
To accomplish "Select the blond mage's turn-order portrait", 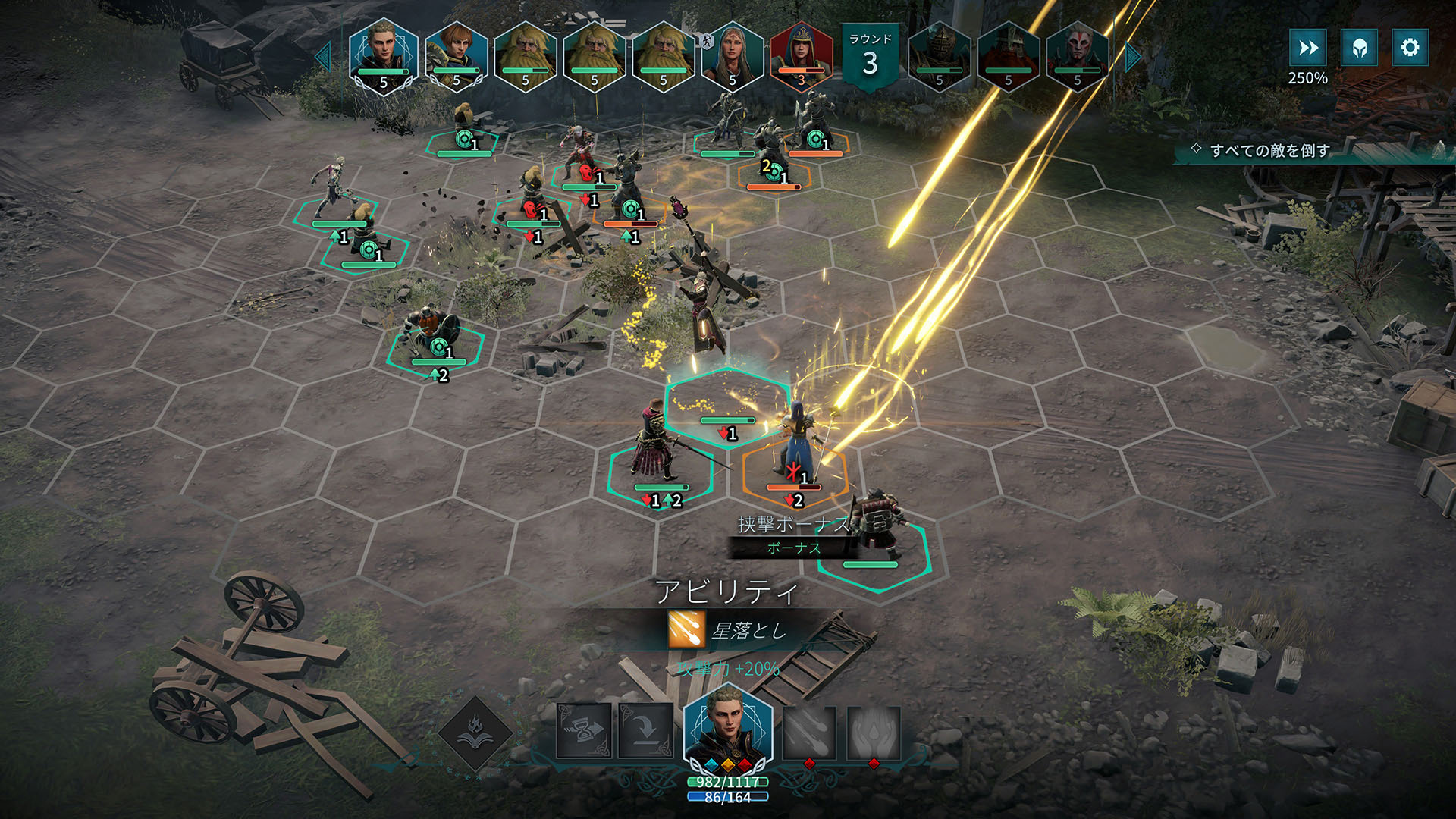I will (x=383, y=55).
